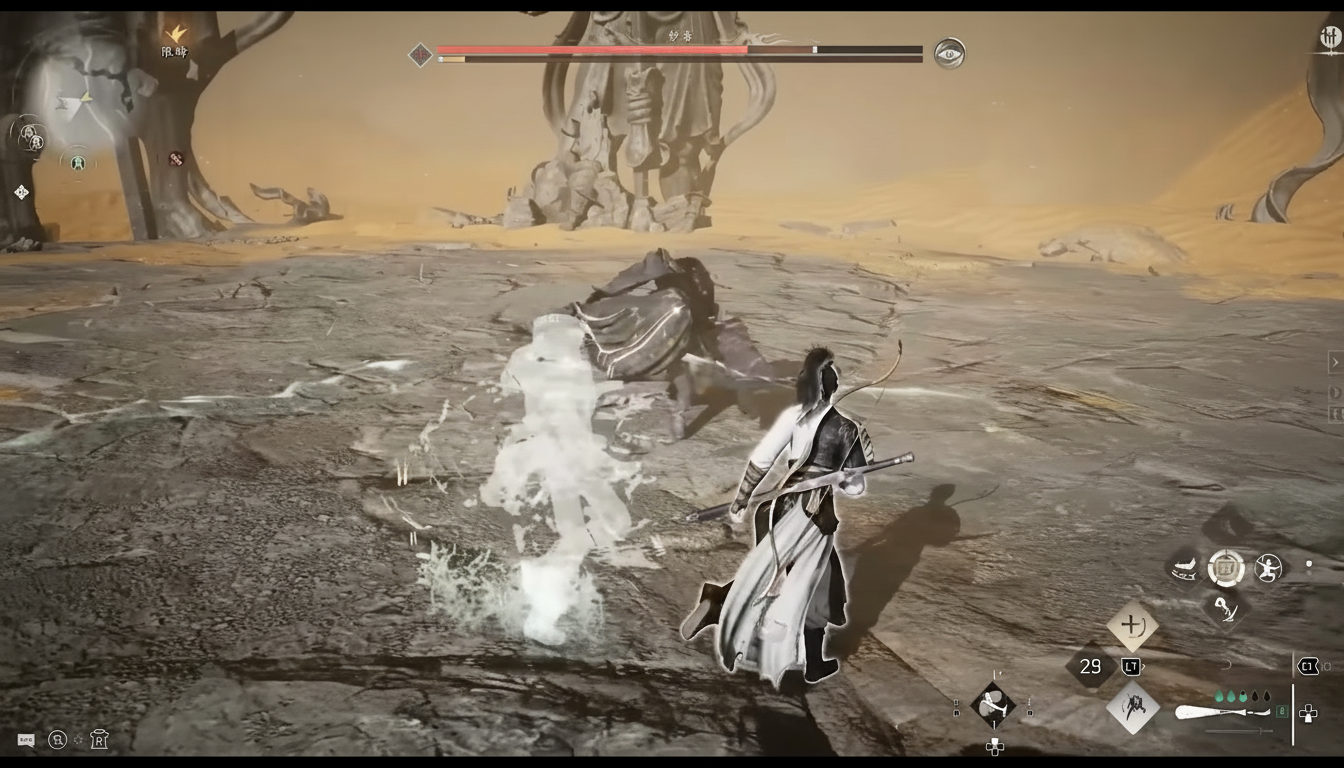
Task: Select the bow-drawing stance skill icon
Action: 1269,567
